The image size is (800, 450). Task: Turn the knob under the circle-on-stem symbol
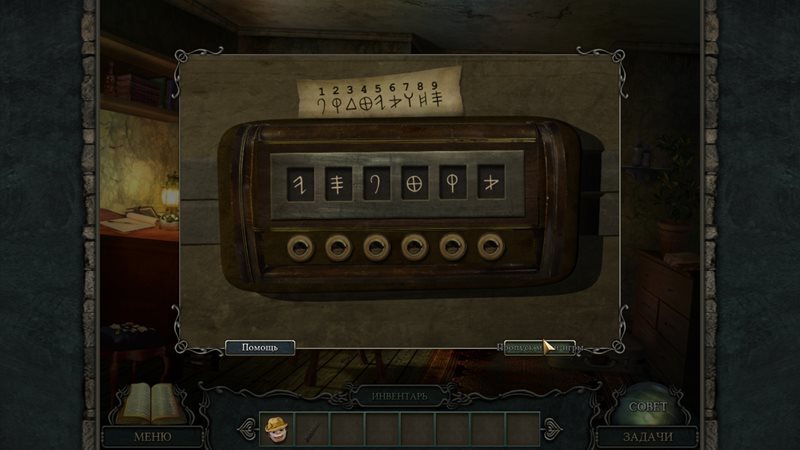point(452,246)
